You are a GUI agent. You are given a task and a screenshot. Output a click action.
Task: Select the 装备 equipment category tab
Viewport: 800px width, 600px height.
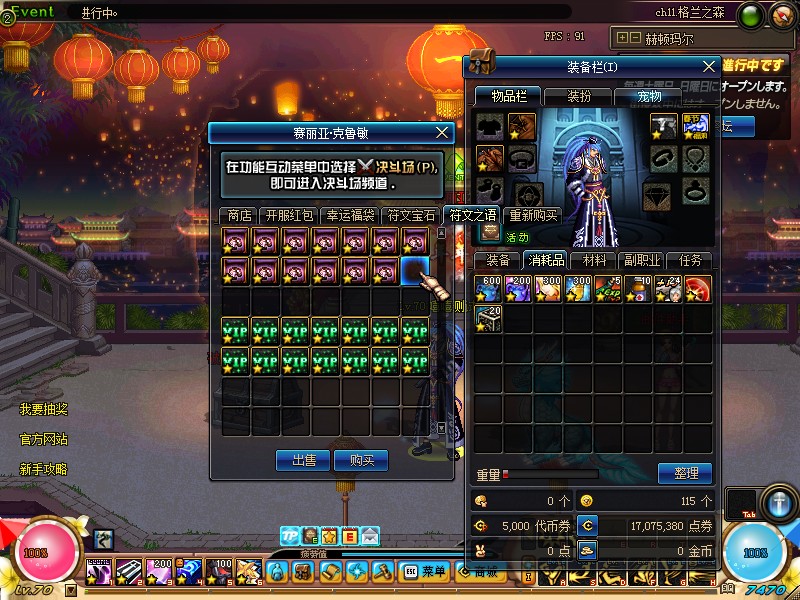point(497,261)
